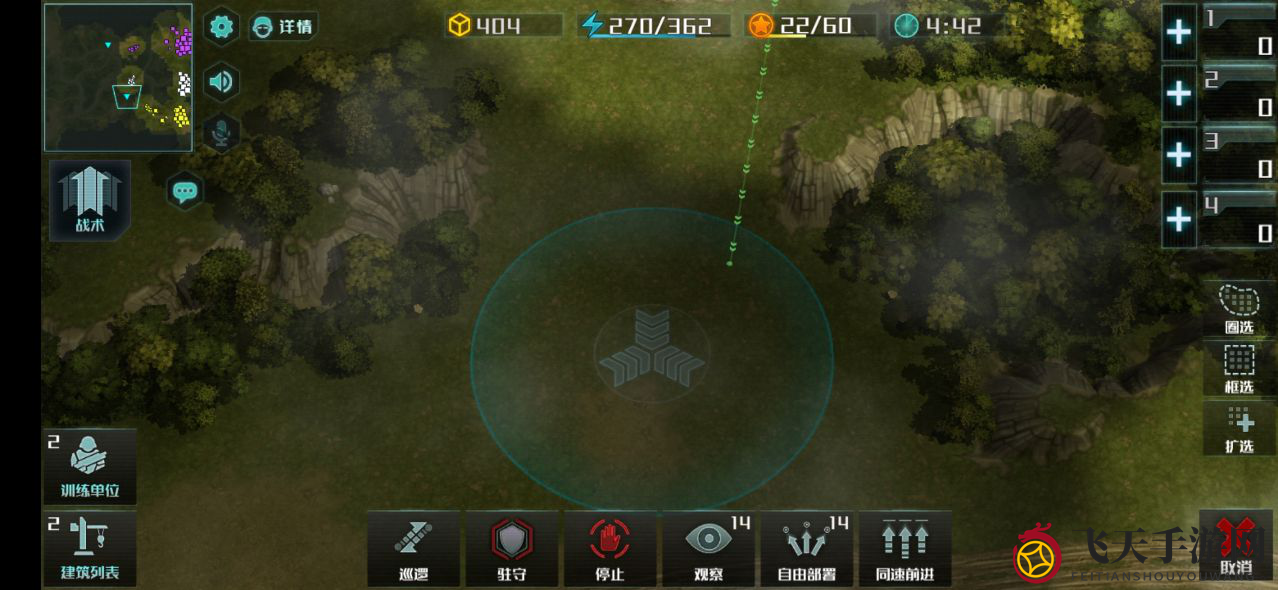Click the minimap in the corner
Screen dimensions: 1278x590
[118, 78]
